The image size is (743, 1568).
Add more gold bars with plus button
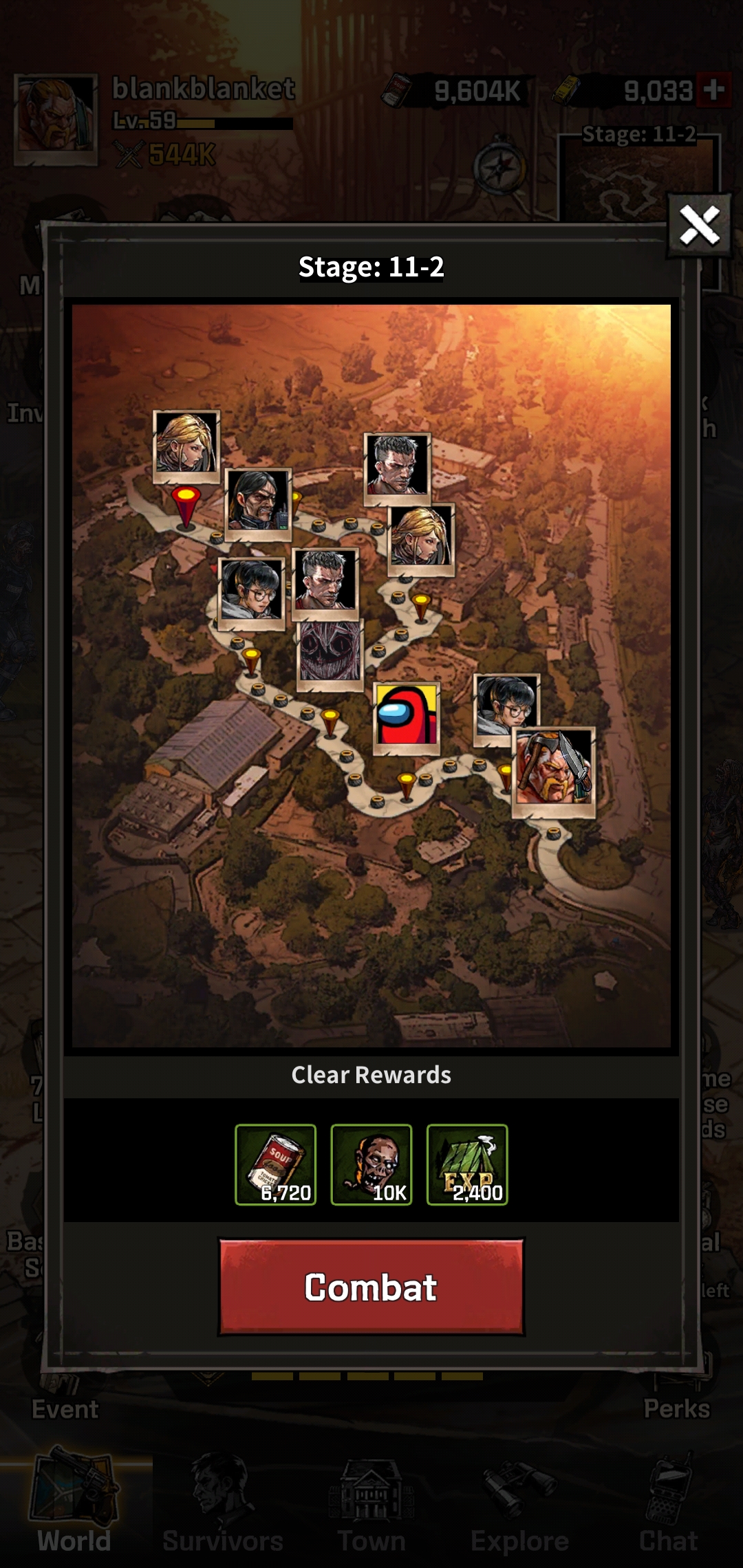(x=713, y=90)
